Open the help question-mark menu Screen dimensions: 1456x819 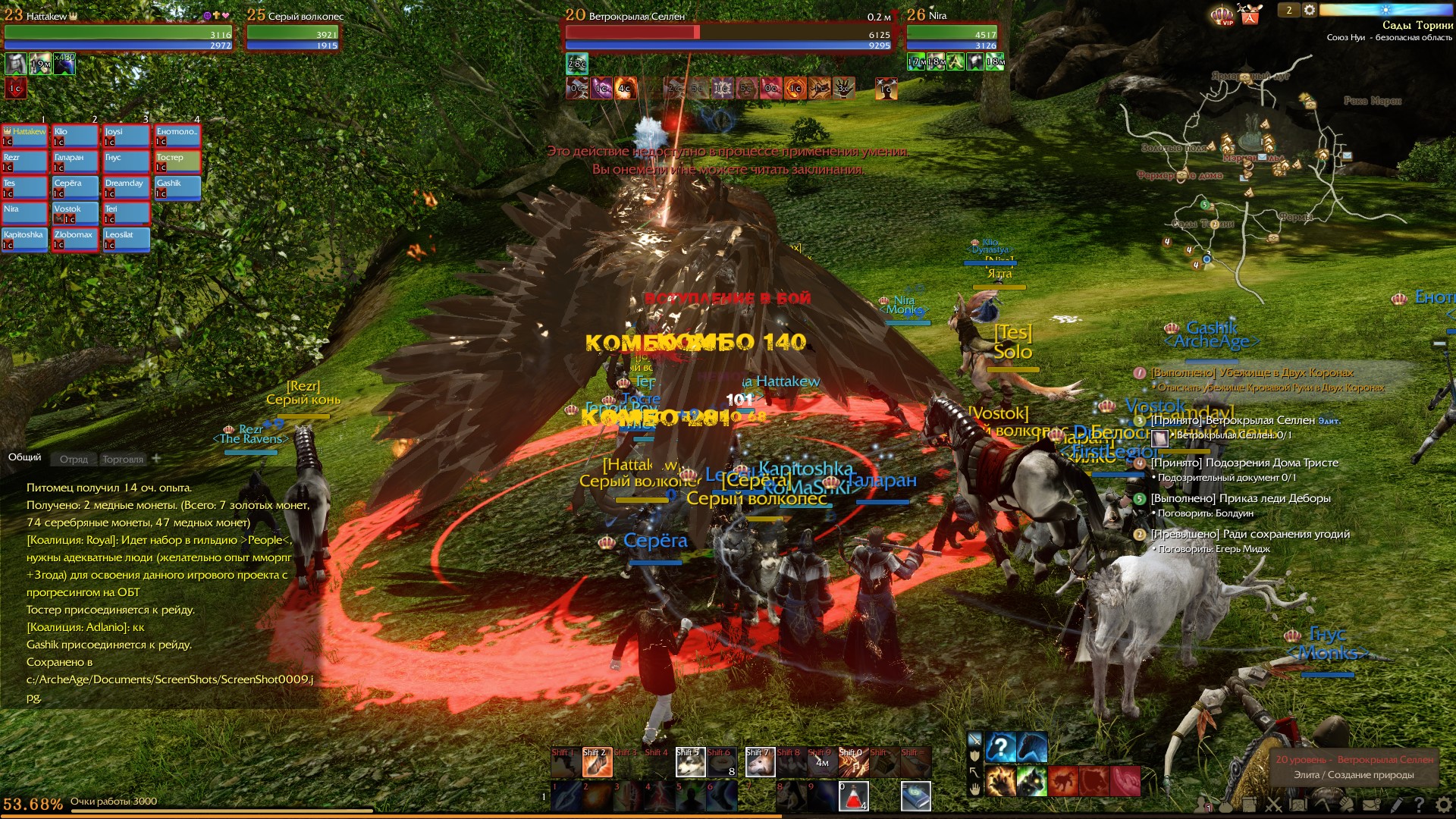click(x=1419, y=805)
